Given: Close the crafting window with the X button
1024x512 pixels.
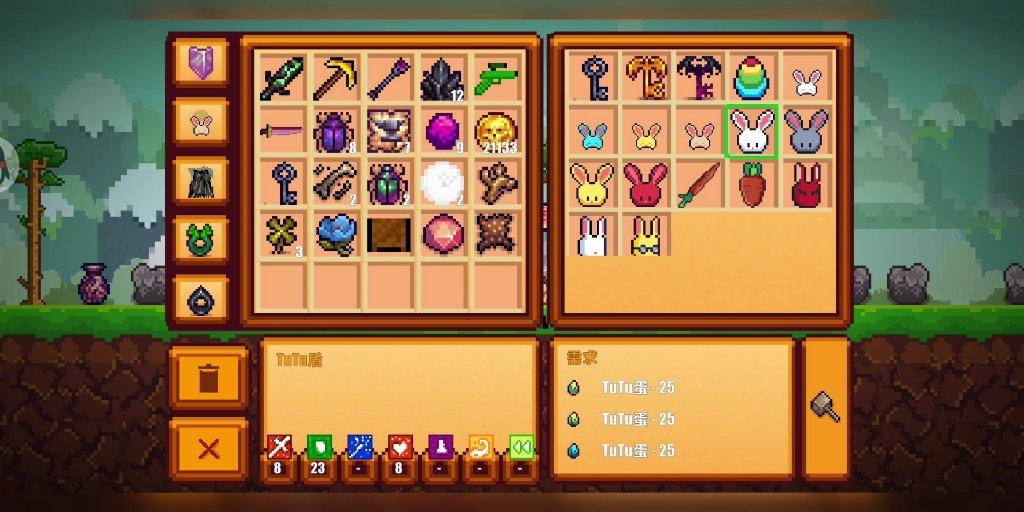Looking at the screenshot, I should coord(209,448).
